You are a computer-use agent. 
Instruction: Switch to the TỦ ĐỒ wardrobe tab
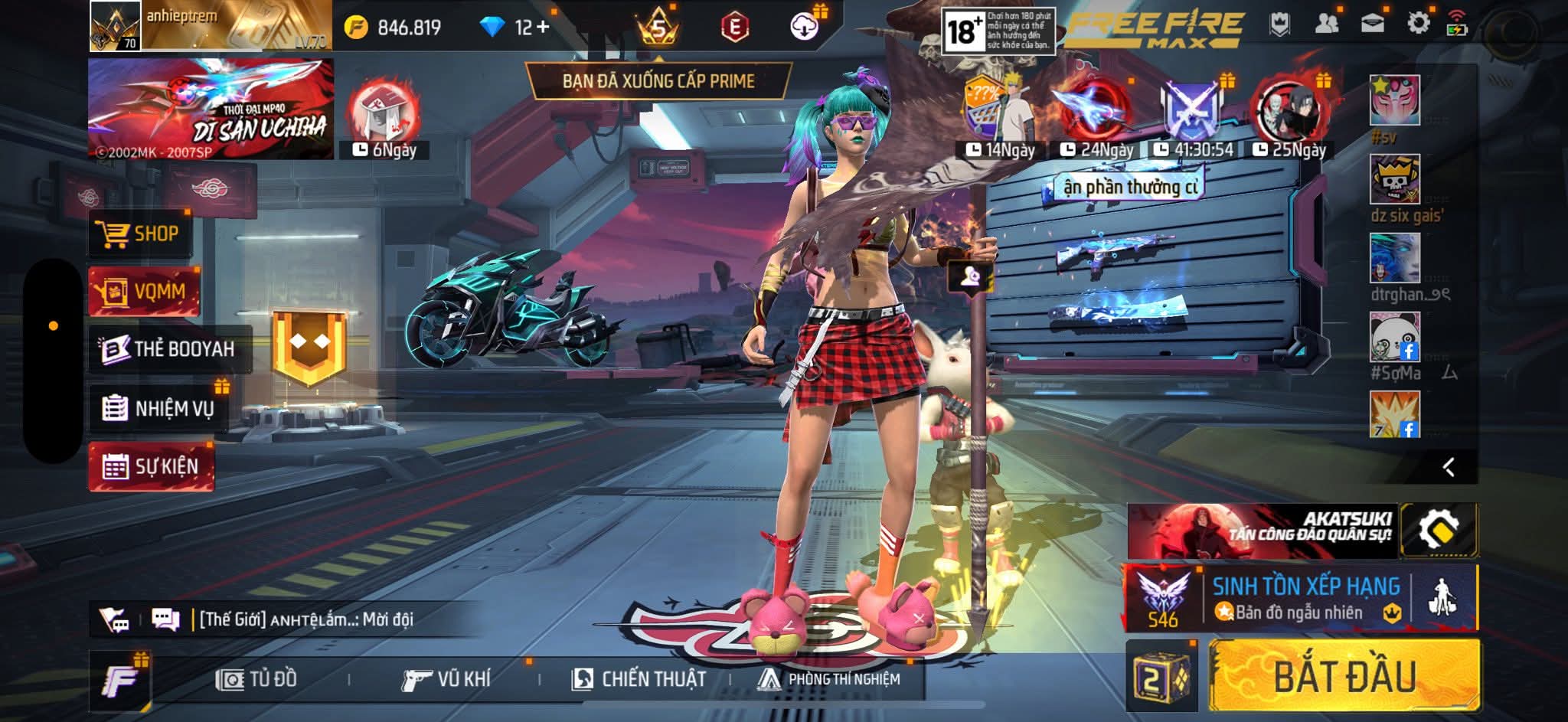256,679
